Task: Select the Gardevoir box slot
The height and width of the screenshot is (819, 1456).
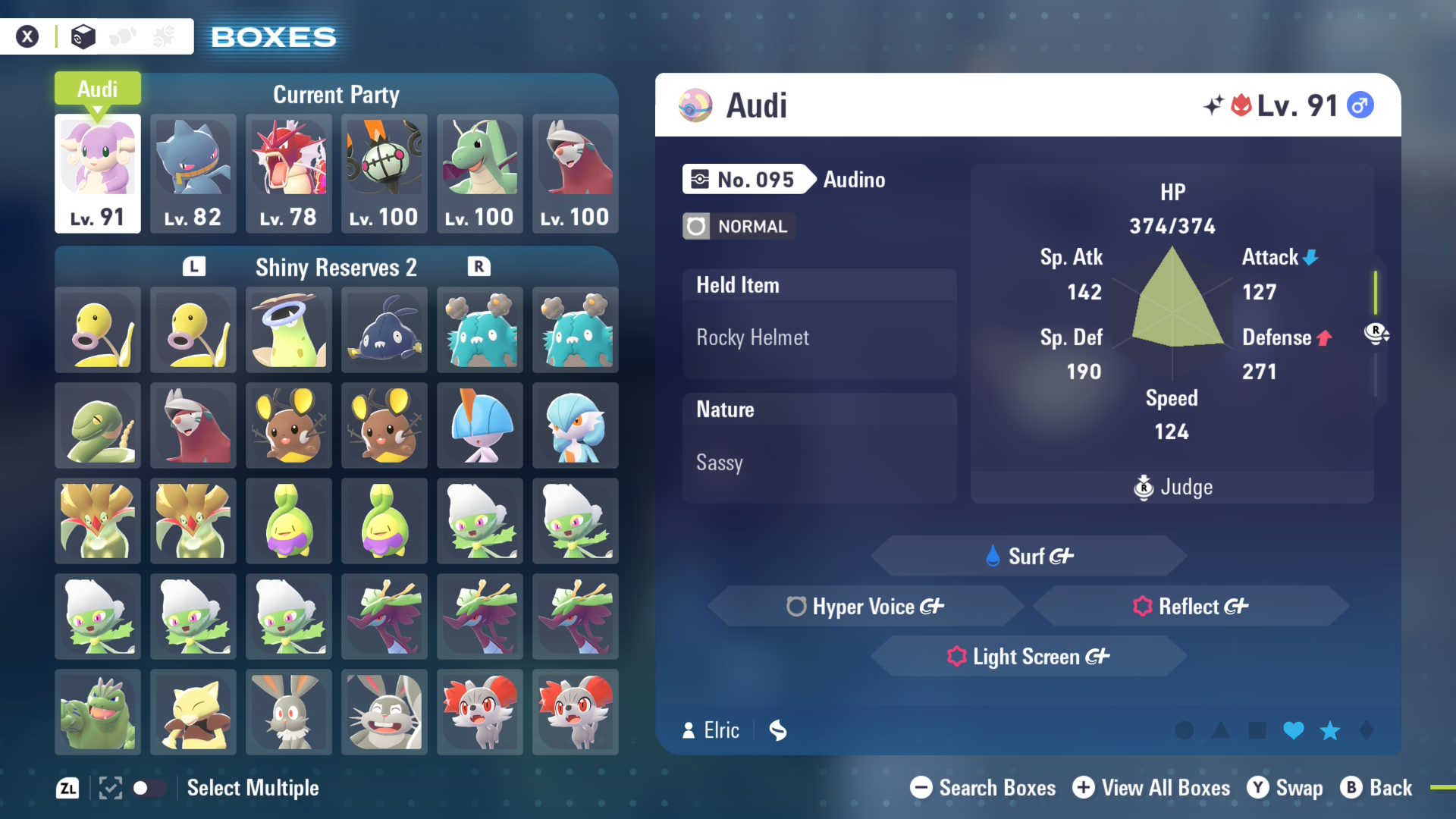Action: [x=576, y=425]
